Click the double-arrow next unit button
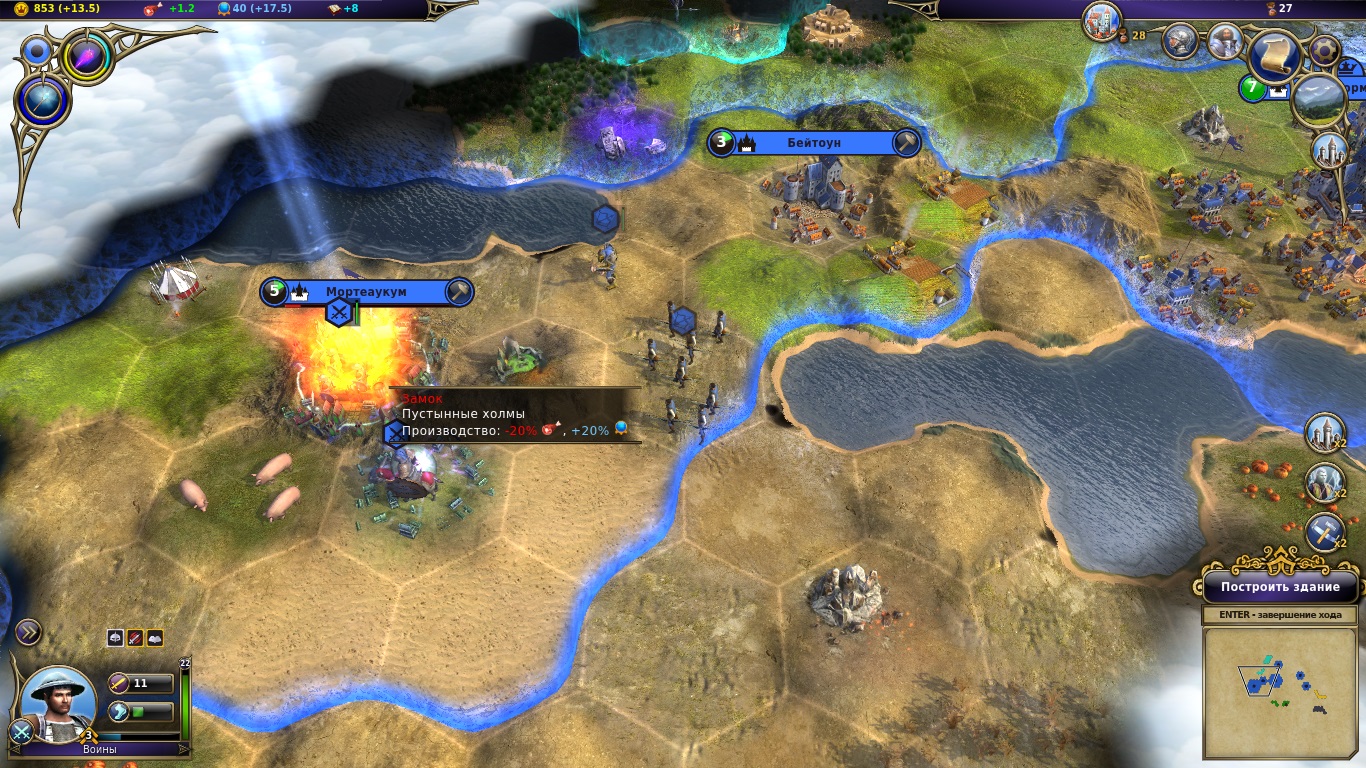 point(28,631)
